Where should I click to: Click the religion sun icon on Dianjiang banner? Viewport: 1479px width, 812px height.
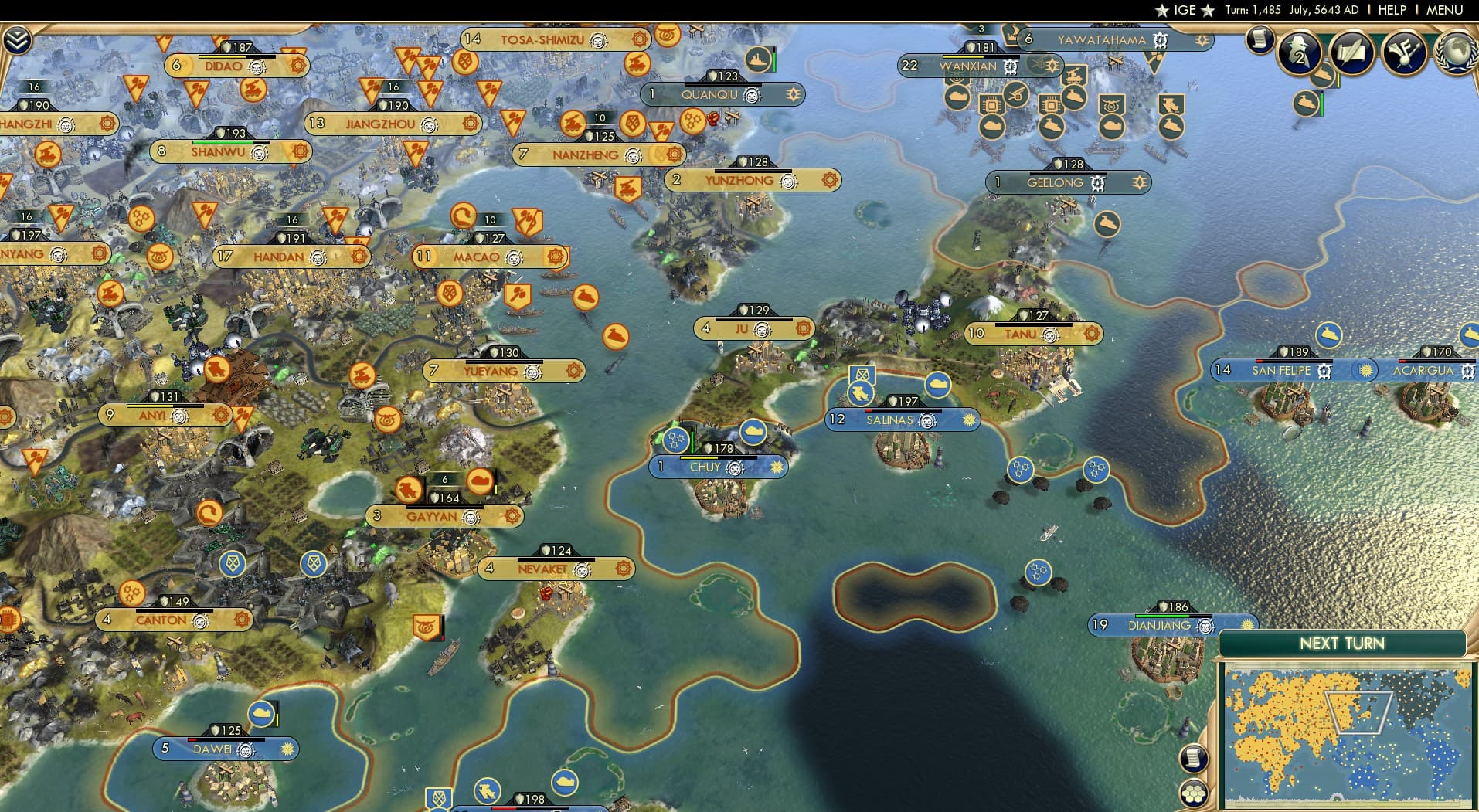(x=1246, y=624)
